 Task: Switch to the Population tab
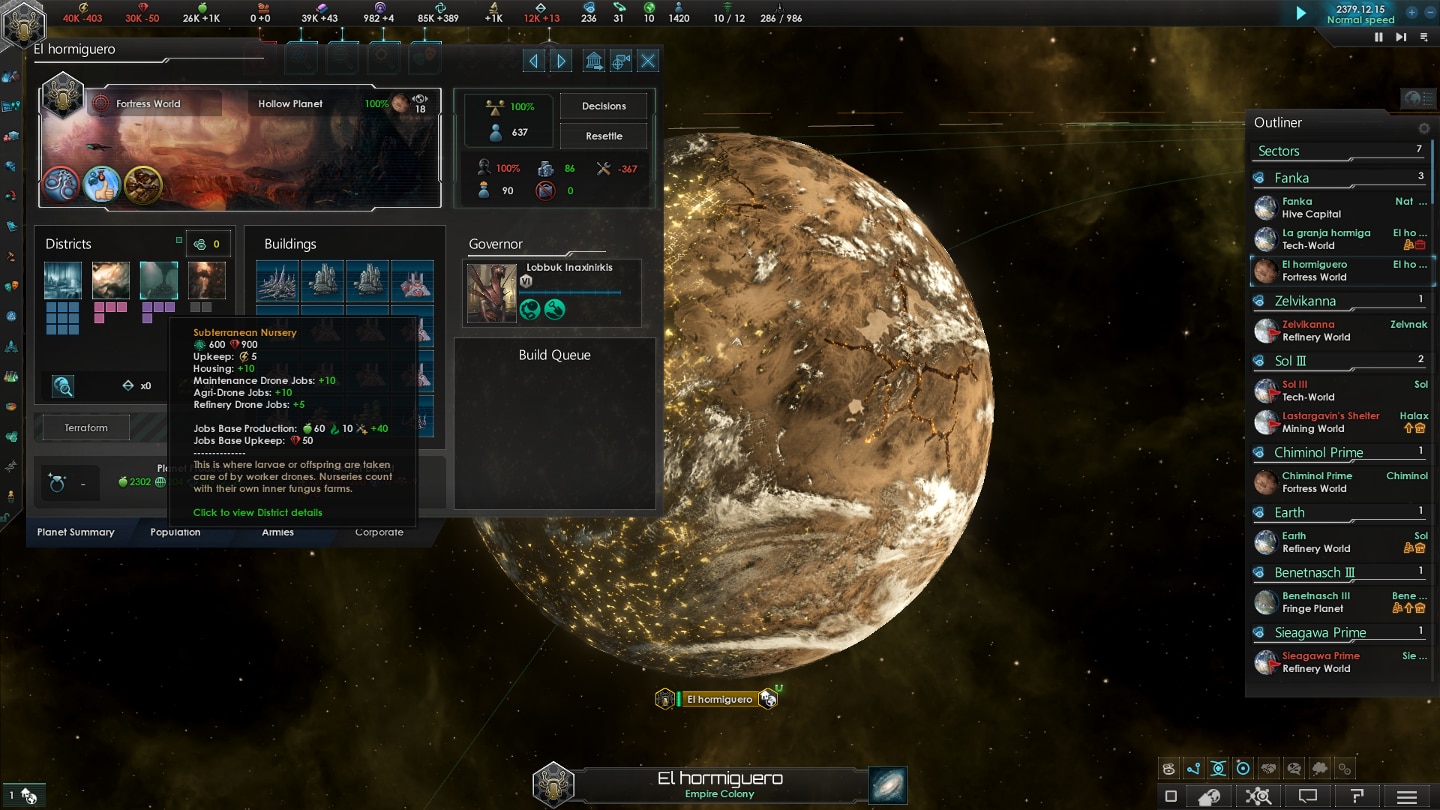click(x=175, y=532)
